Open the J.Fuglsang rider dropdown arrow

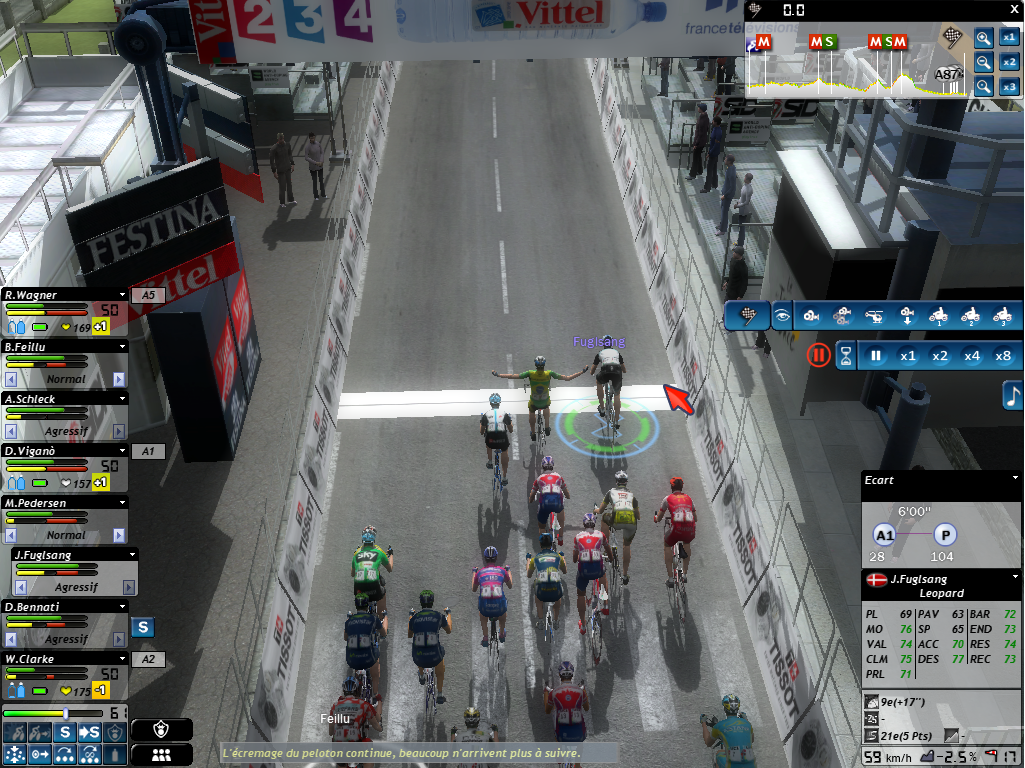(x=131, y=555)
